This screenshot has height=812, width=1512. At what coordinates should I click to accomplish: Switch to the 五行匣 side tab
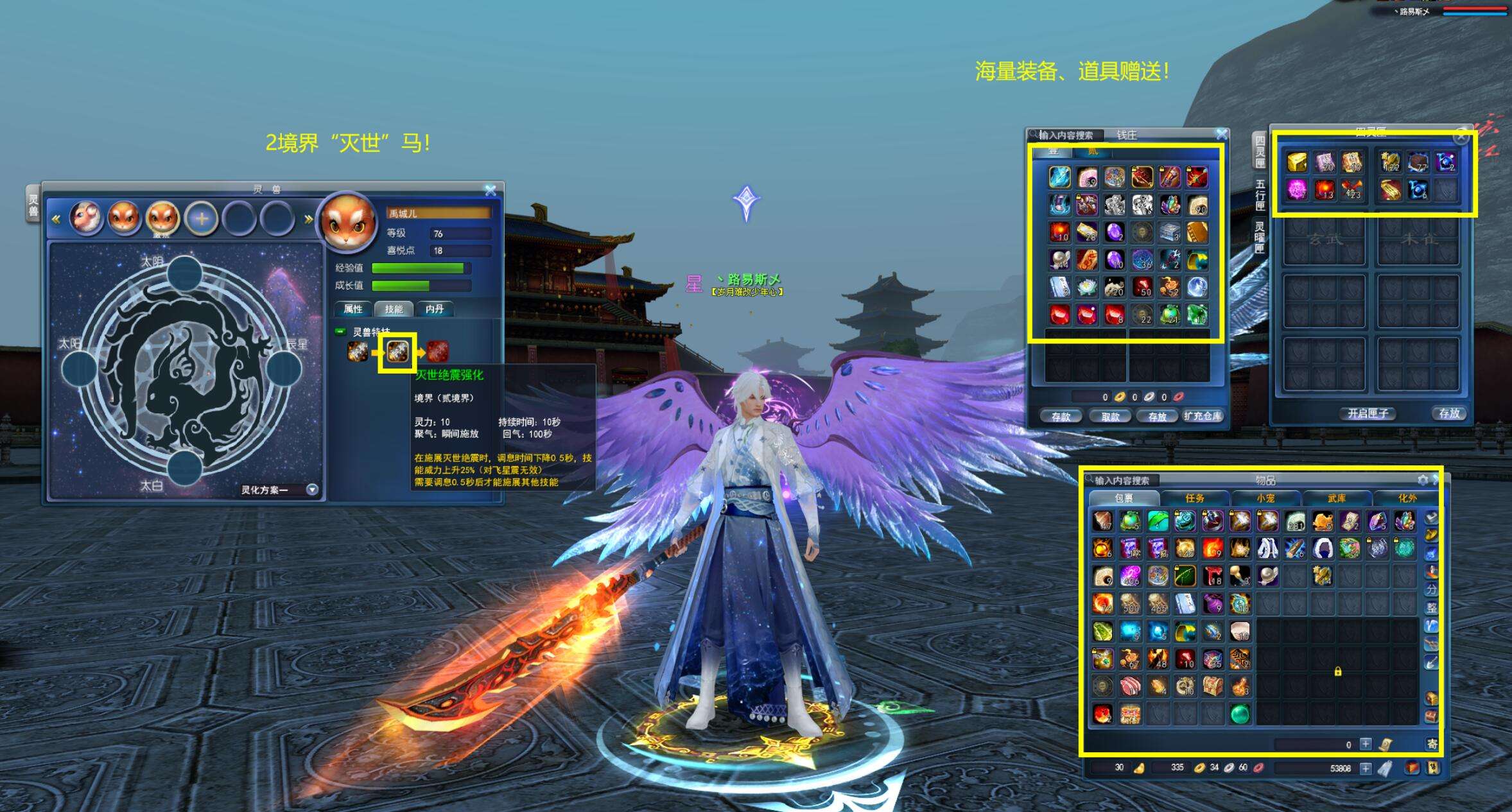click(x=1260, y=194)
